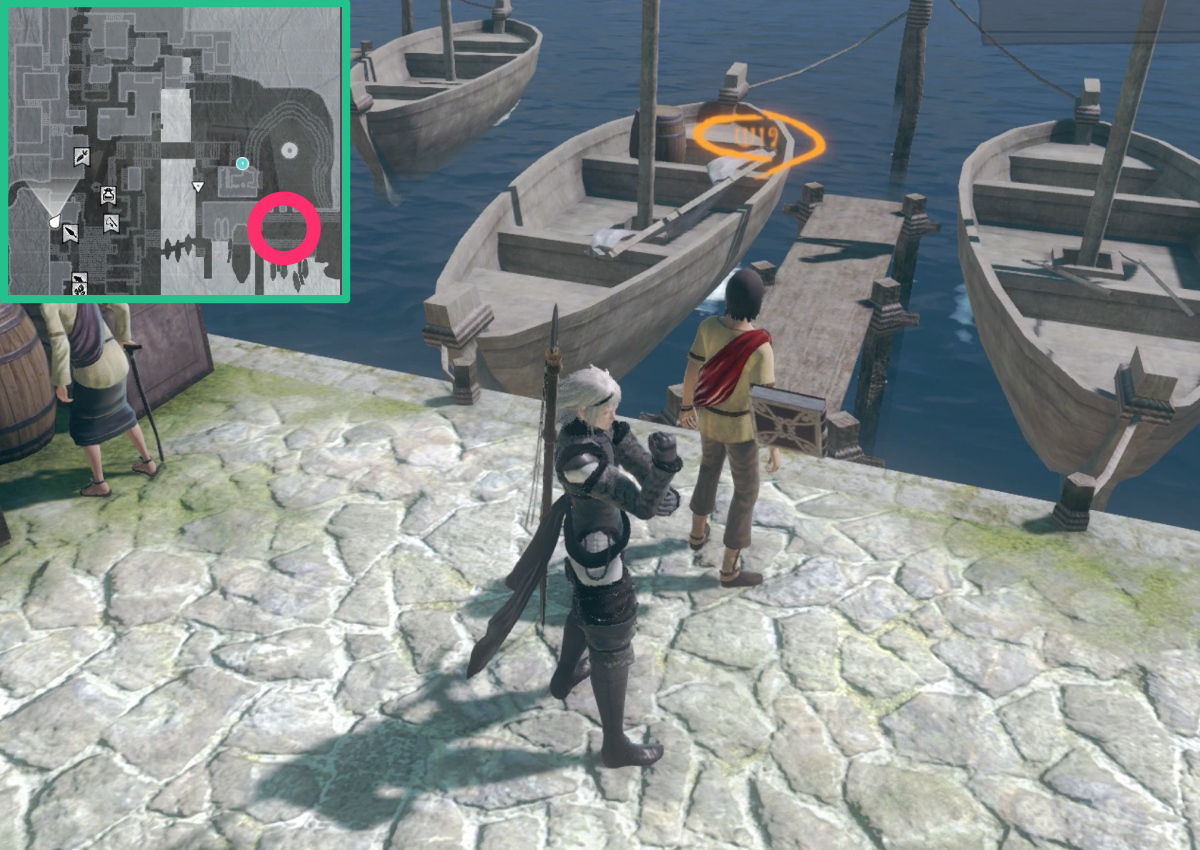Click the white ring marker on the minimap

point(289,151)
